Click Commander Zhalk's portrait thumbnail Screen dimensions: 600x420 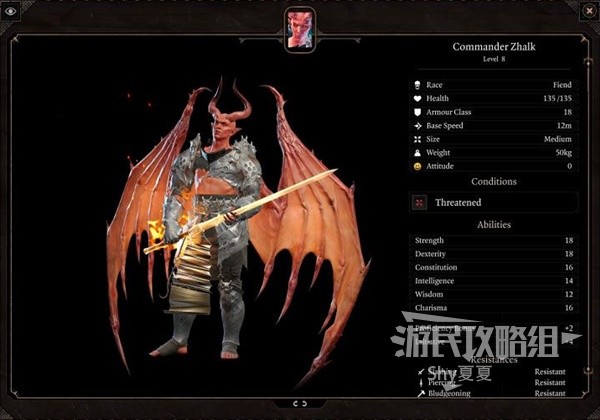pyautogui.click(x=299, y=28)
